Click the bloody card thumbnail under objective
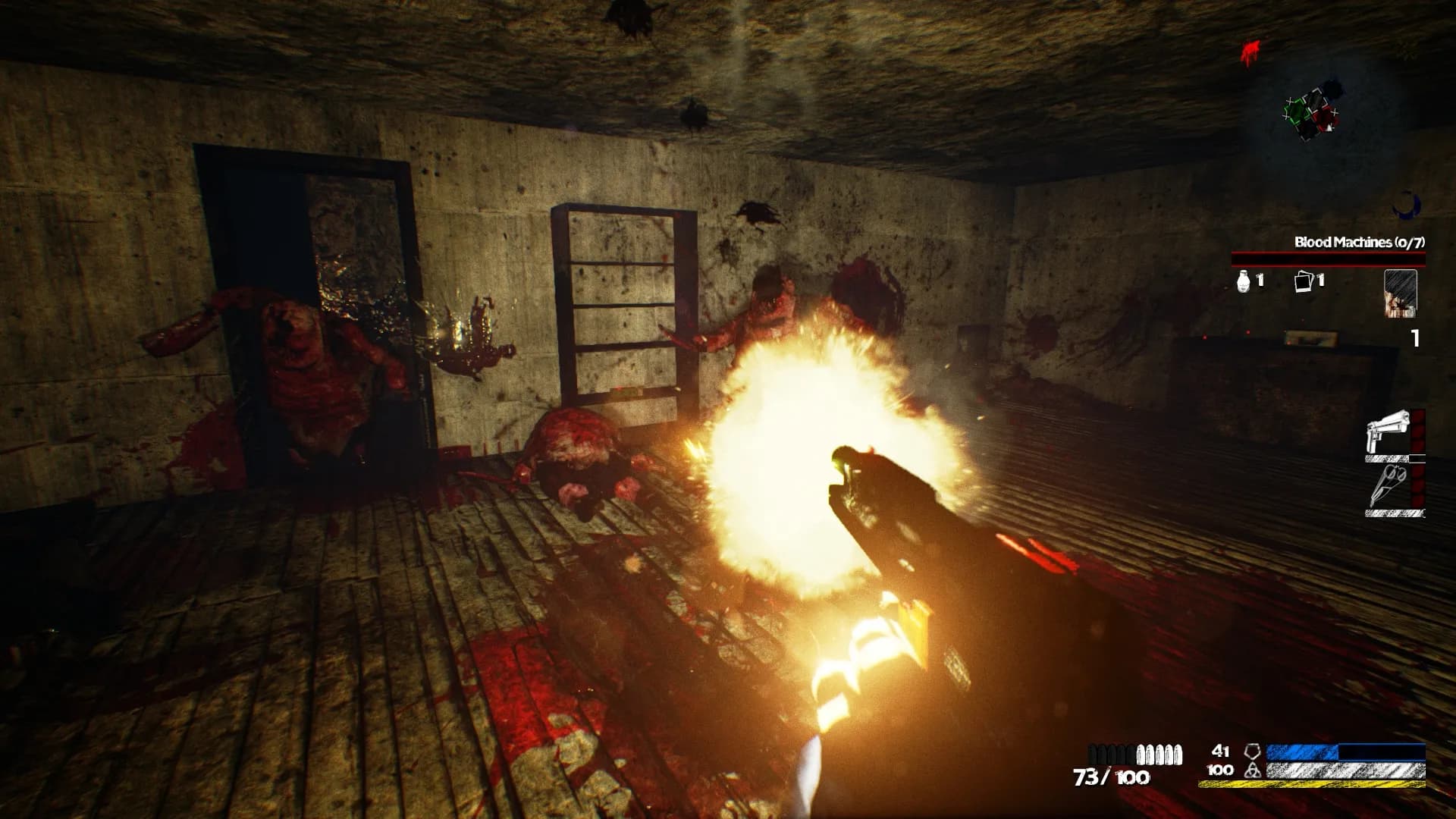This screenshot has height=819, width=1456. tap(1401, 293)
